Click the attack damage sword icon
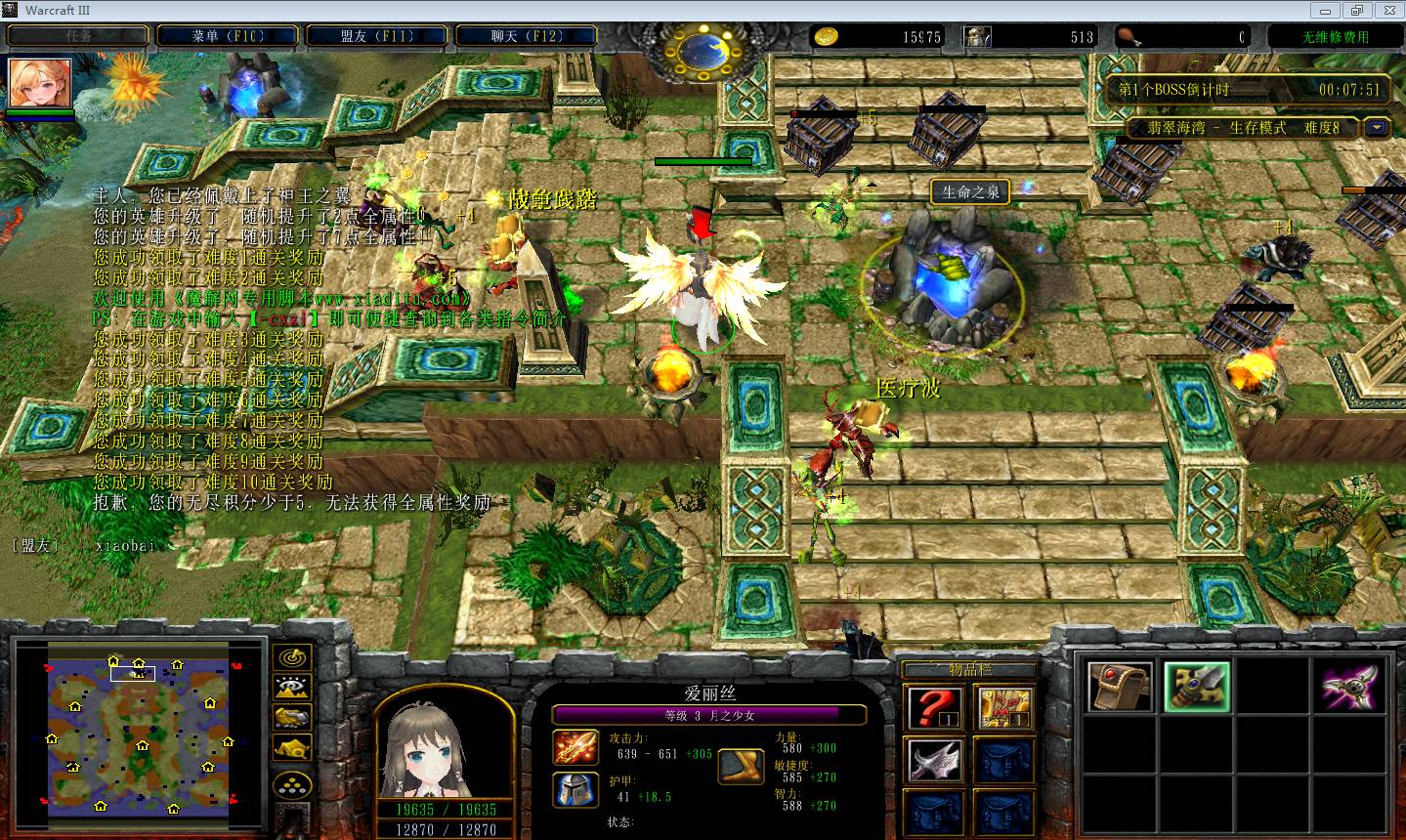The height and width of the screenshot is (840, 1406). pos(576,747)
